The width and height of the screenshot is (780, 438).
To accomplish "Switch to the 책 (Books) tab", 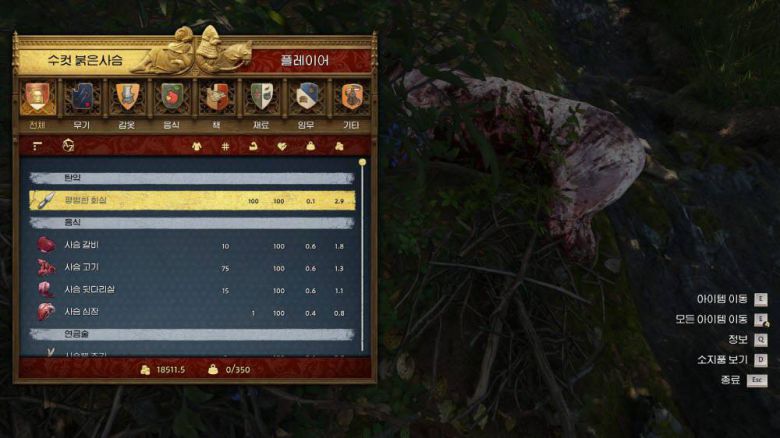I will 215,98.
